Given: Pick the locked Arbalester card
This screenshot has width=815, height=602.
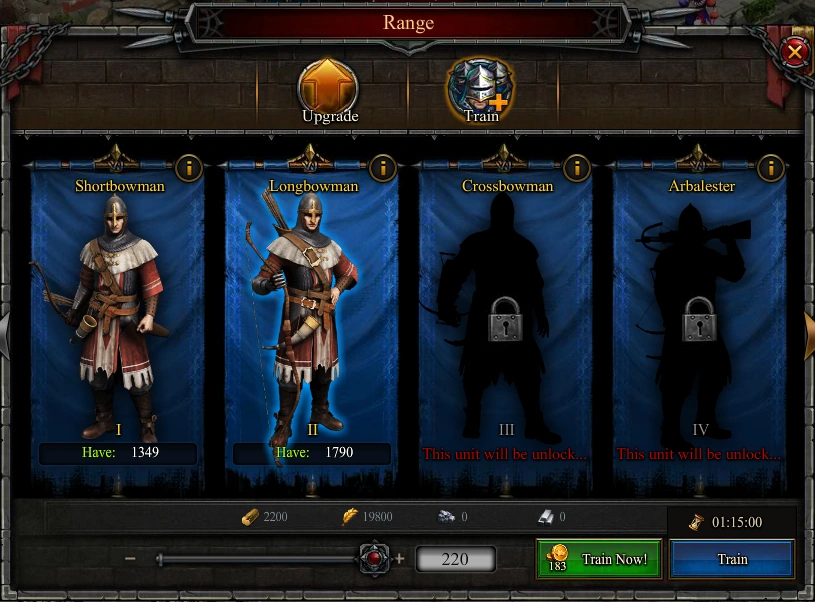Looking at the screenshot, I should (700, 310).
